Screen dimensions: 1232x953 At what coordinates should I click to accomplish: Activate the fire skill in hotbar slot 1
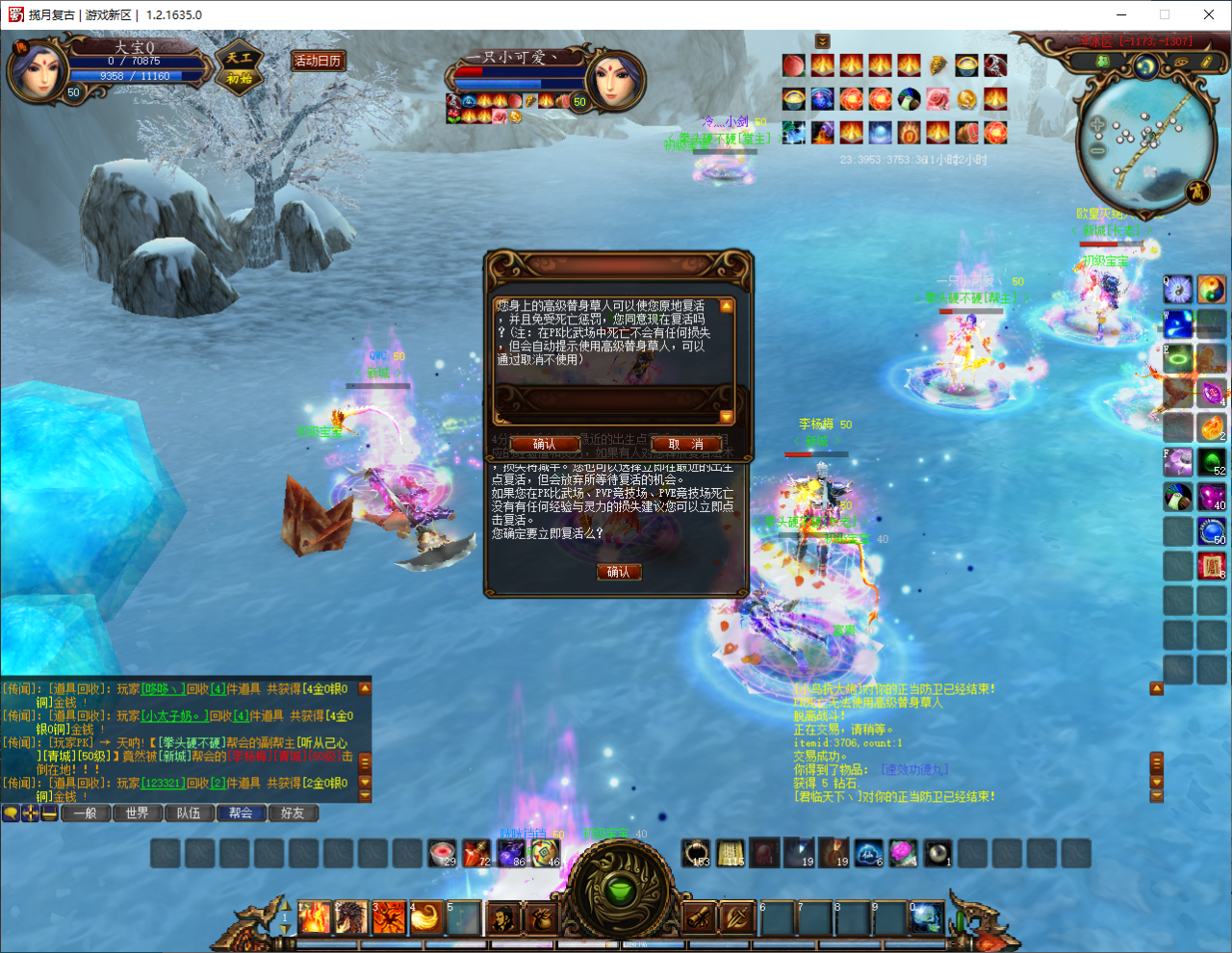(314, 917)
